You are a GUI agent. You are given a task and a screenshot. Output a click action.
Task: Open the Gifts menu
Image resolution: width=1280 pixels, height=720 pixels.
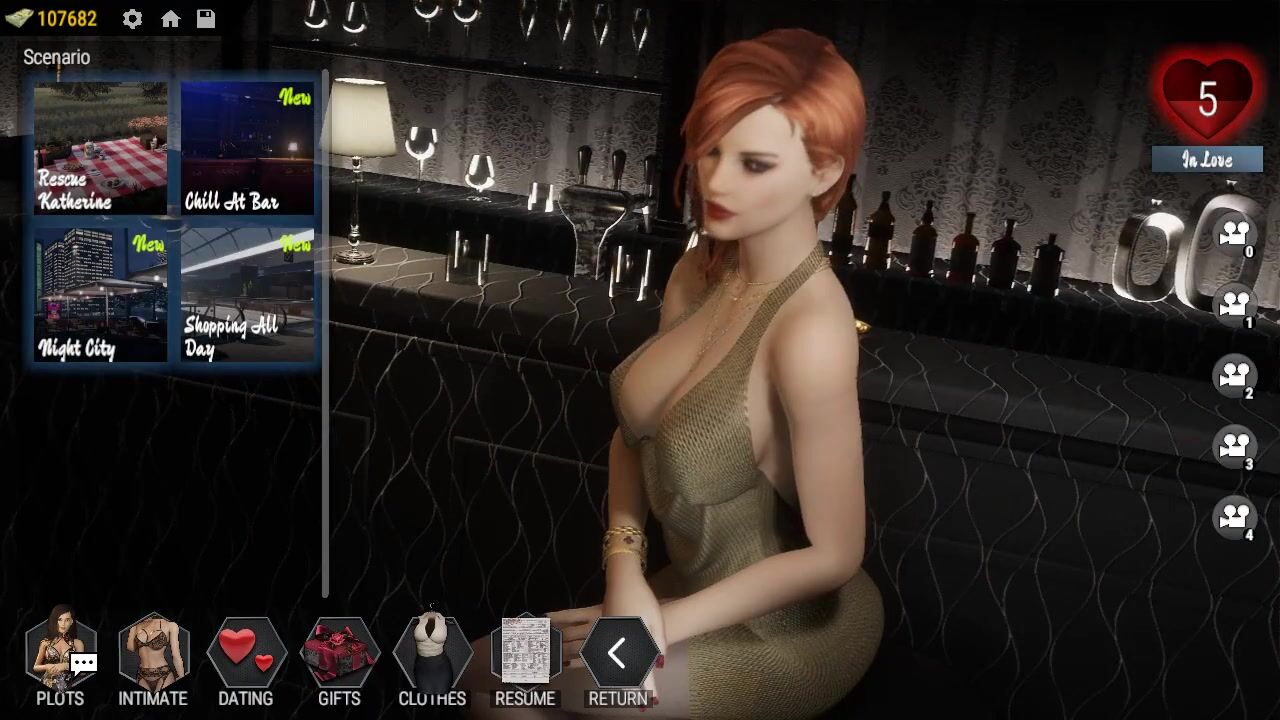click(339, 660)
